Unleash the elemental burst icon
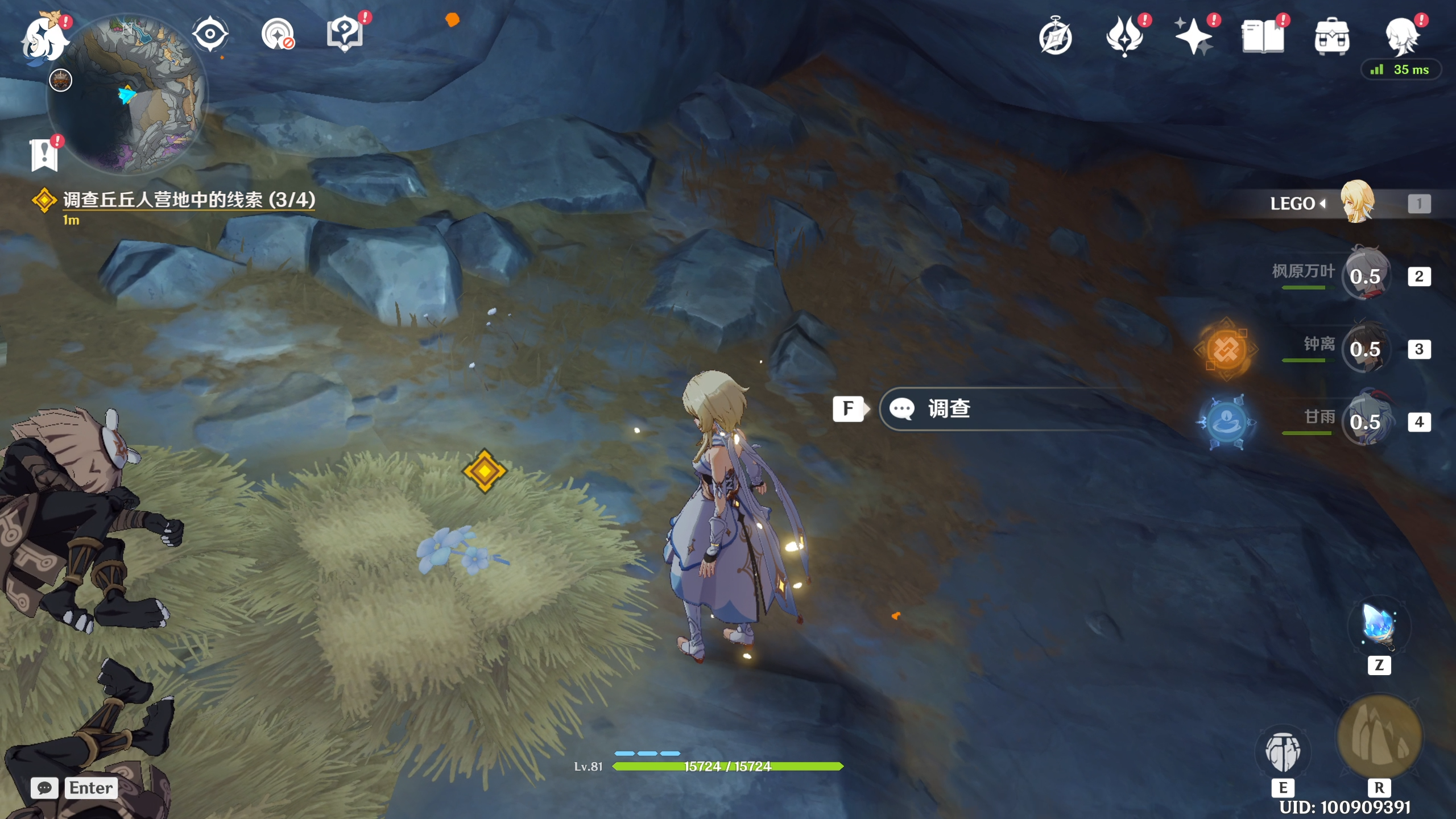This screenshot has width=1456, height=819. (1379, 737)
